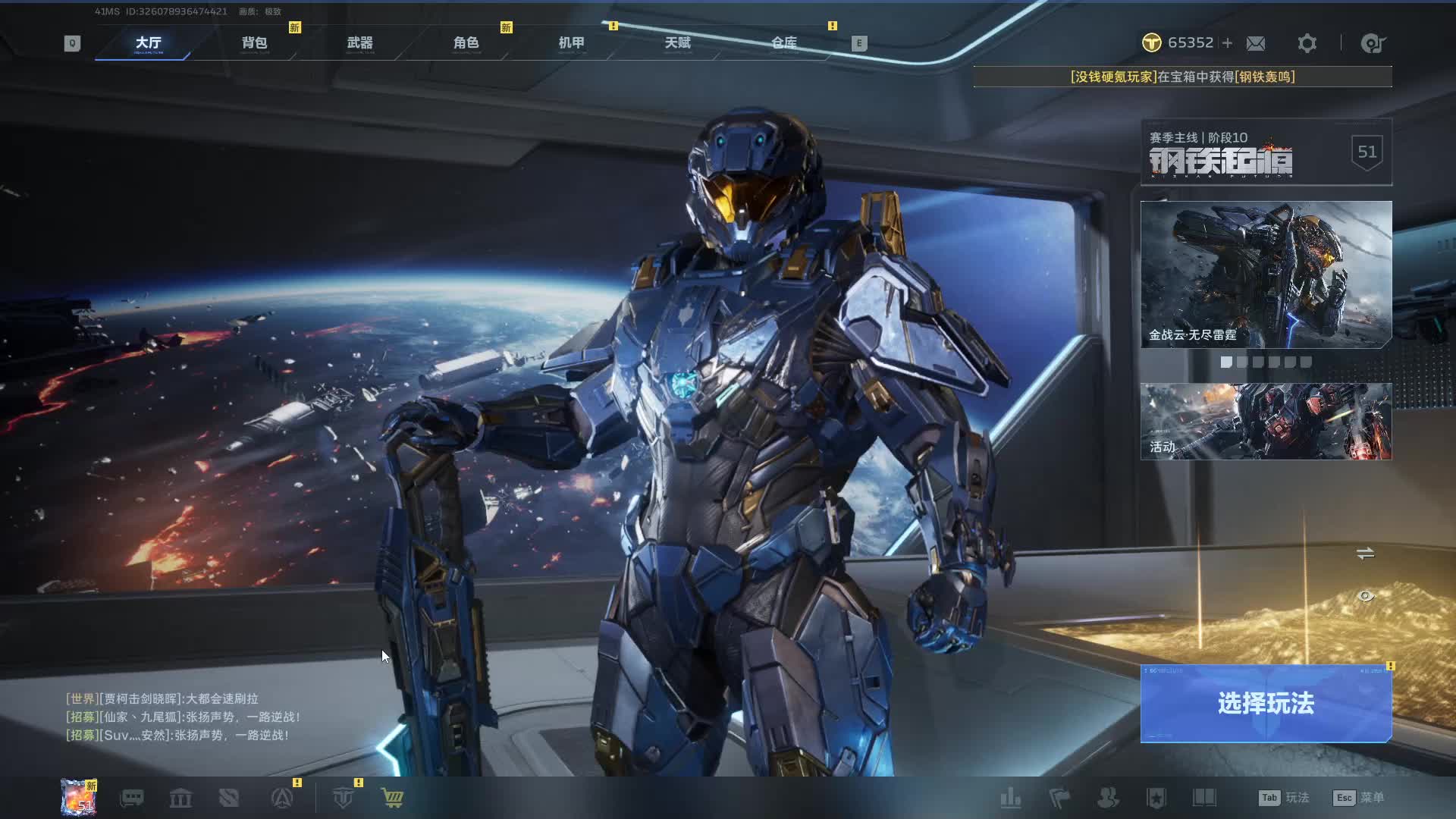
Task: Open settings with the gear icon
Action: coord(1307,43)
